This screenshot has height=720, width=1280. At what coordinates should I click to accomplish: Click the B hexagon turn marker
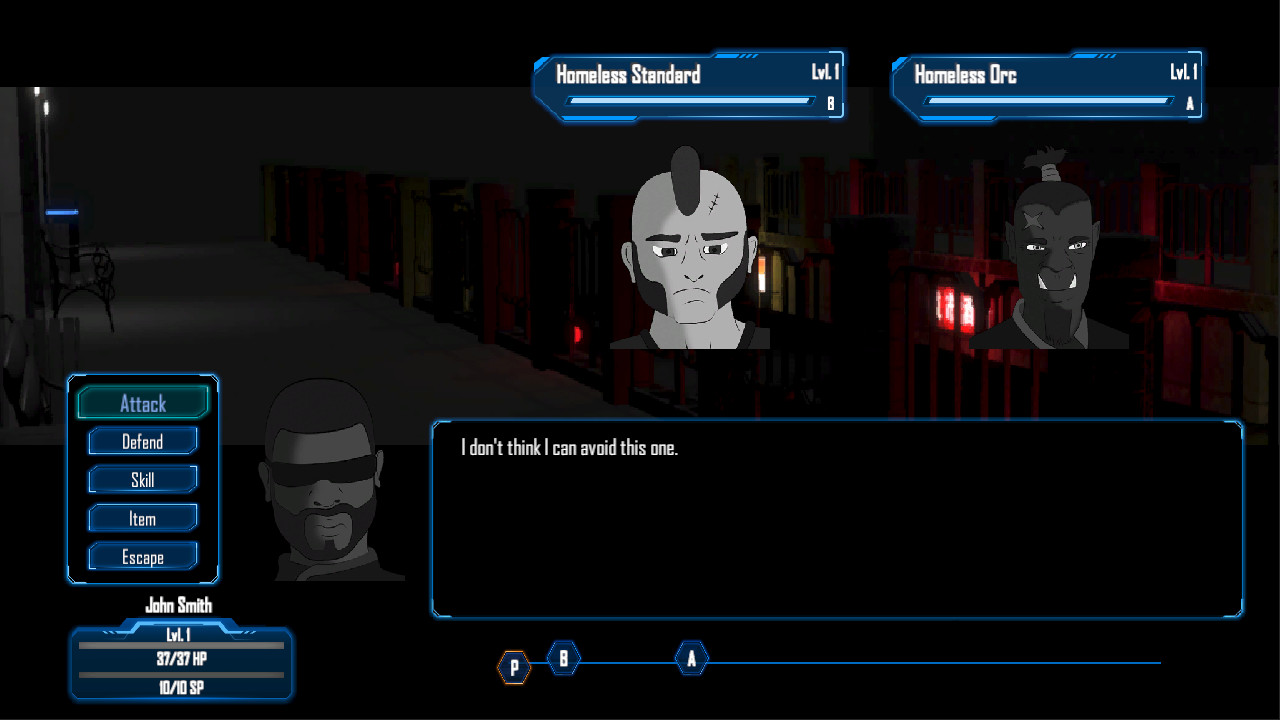[x=563, y=658]
